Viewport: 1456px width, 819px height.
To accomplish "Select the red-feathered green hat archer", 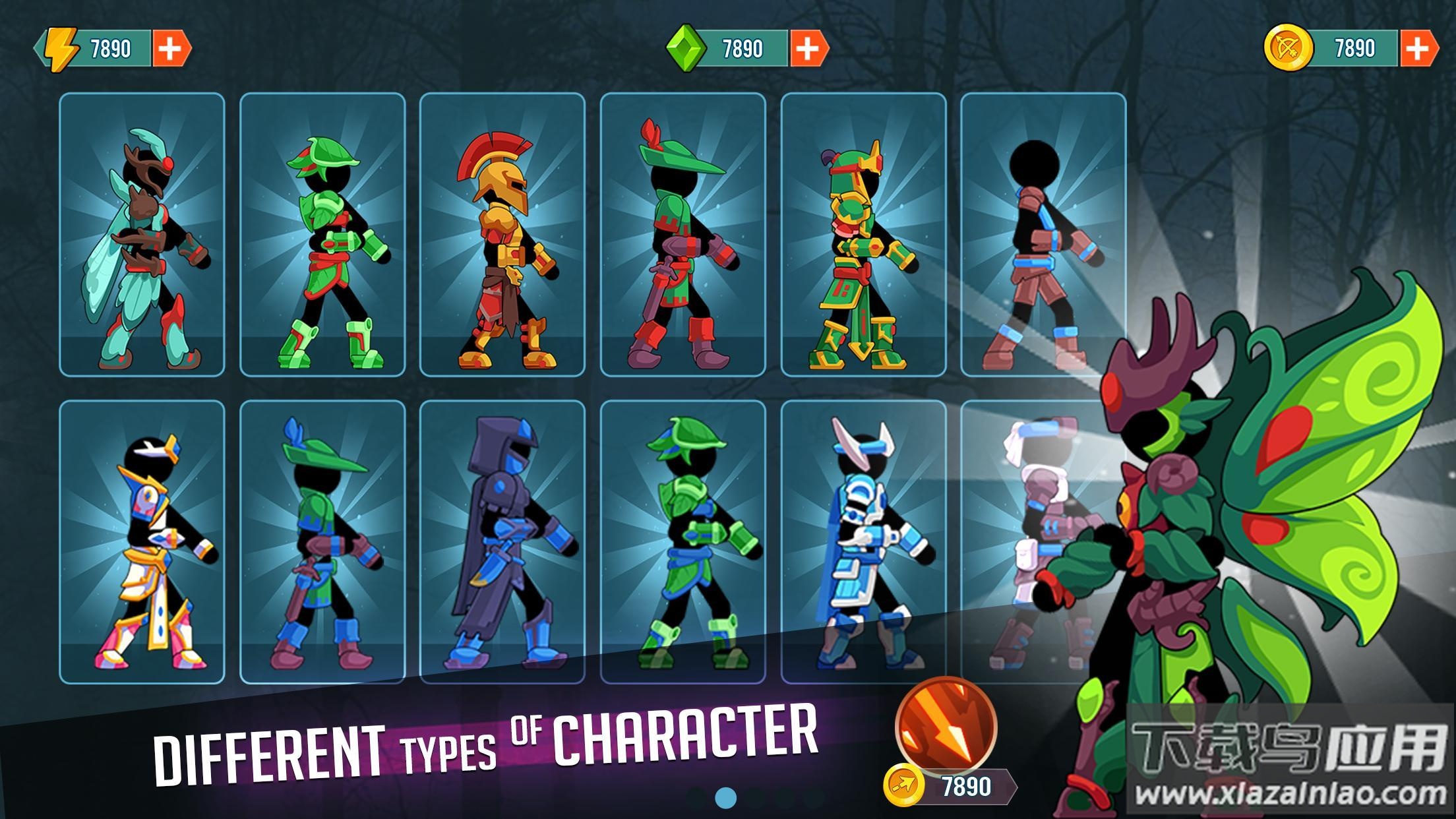I will click(682, 235).
